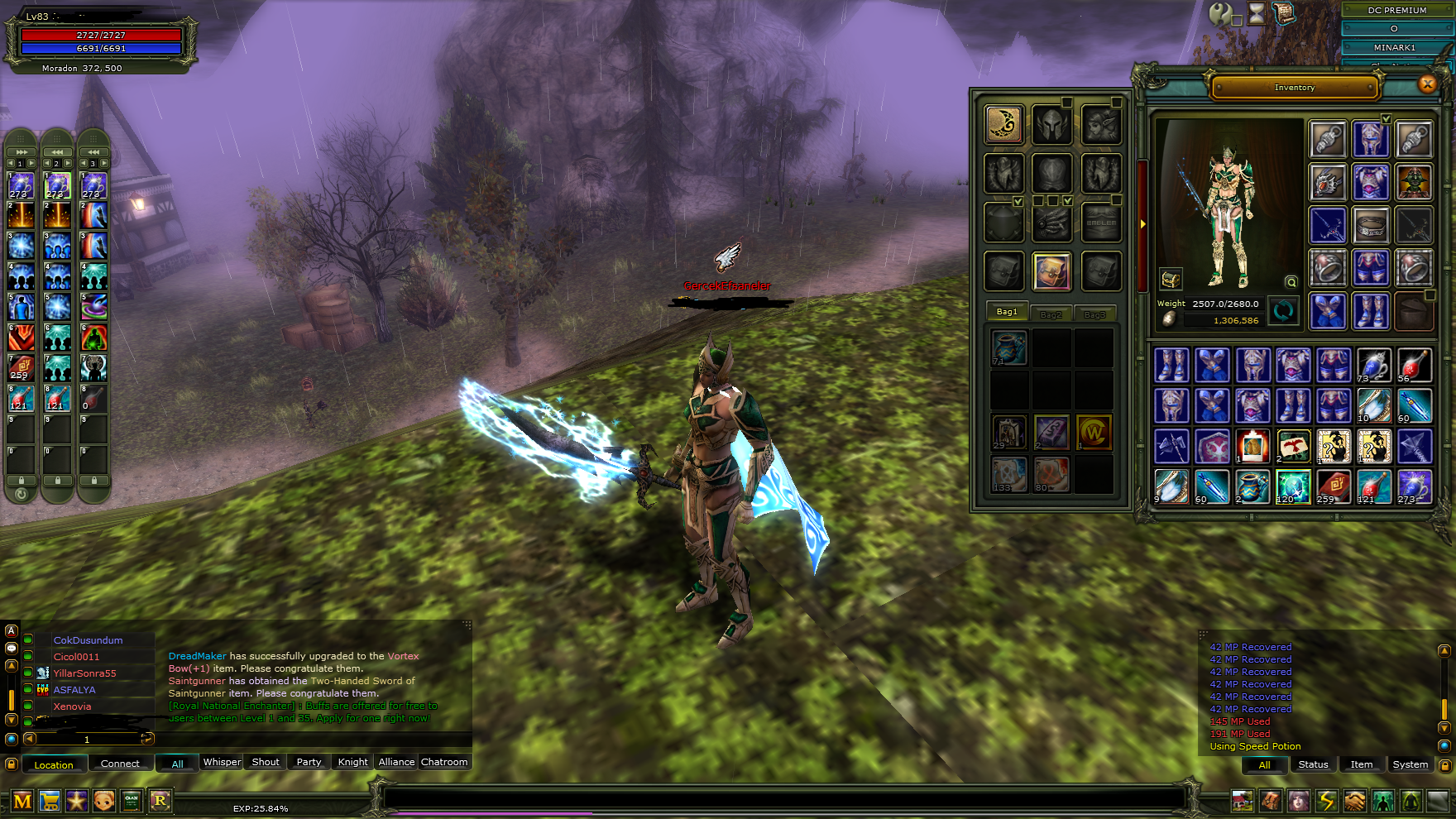Show the Alliance chat channel
The image size is (1456, 819).
396,762
